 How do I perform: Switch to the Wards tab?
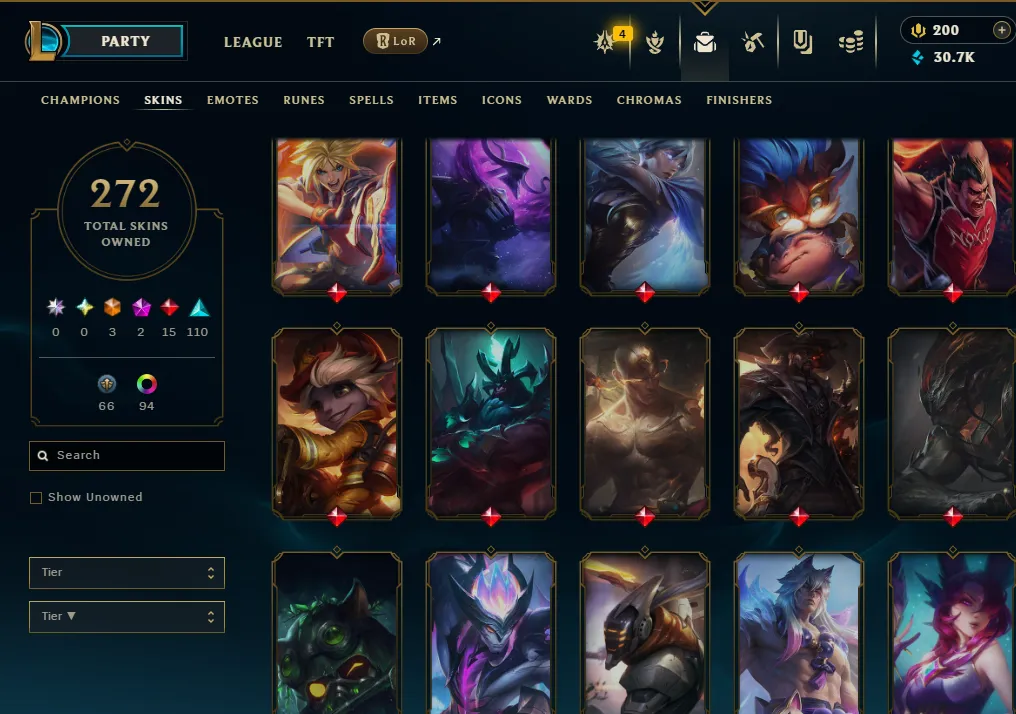coord(570,100)
